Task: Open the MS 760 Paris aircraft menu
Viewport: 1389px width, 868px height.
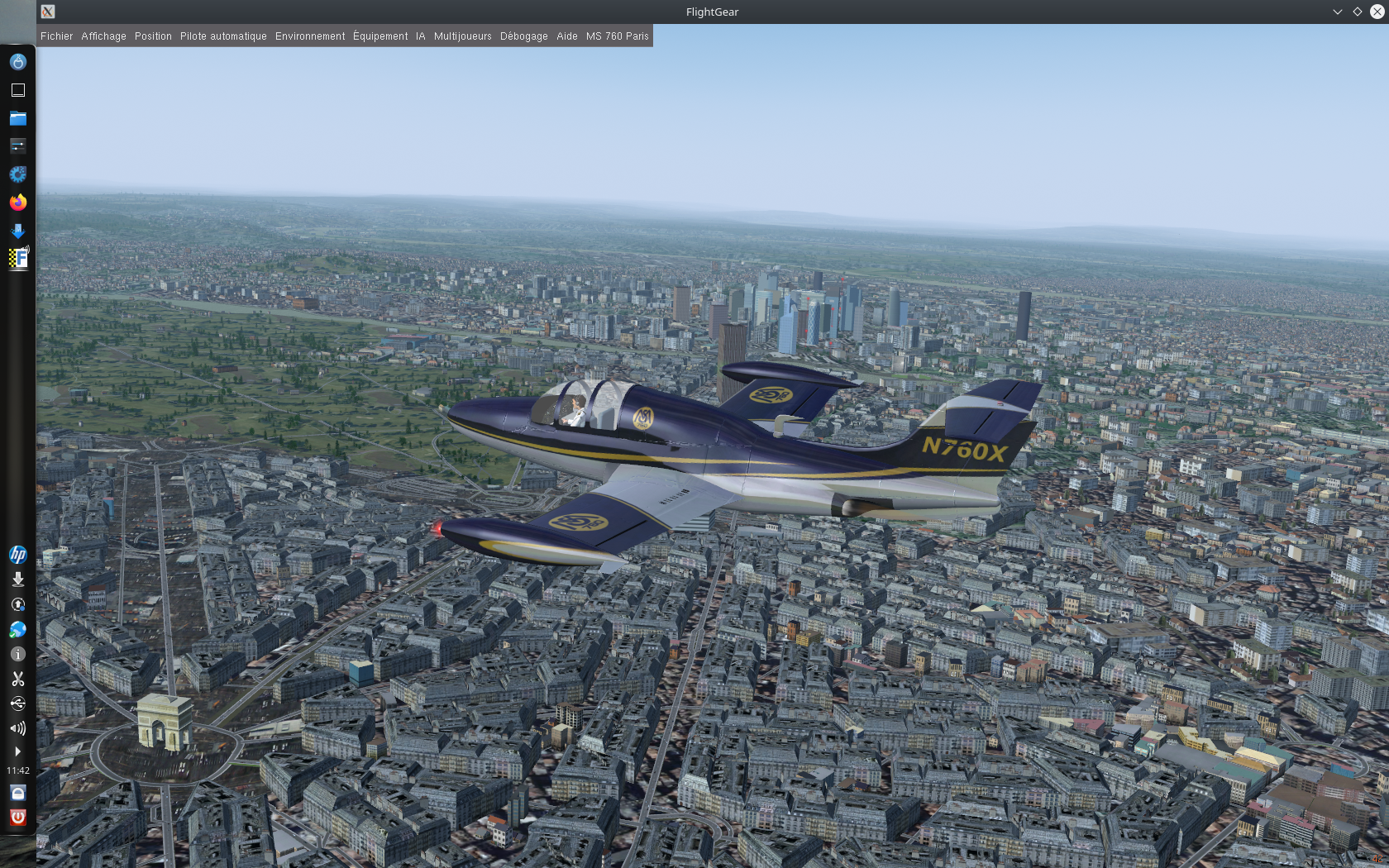Action: coord(617,36)
